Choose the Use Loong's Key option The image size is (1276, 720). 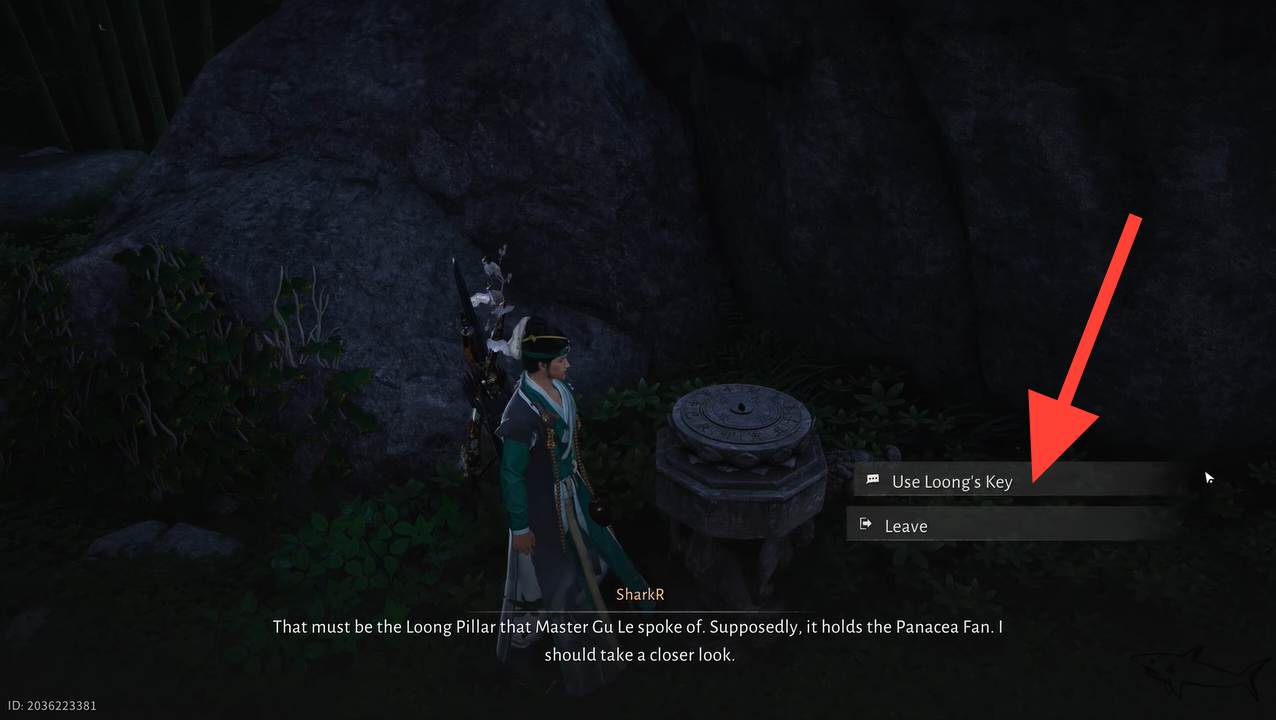(952, 481)
